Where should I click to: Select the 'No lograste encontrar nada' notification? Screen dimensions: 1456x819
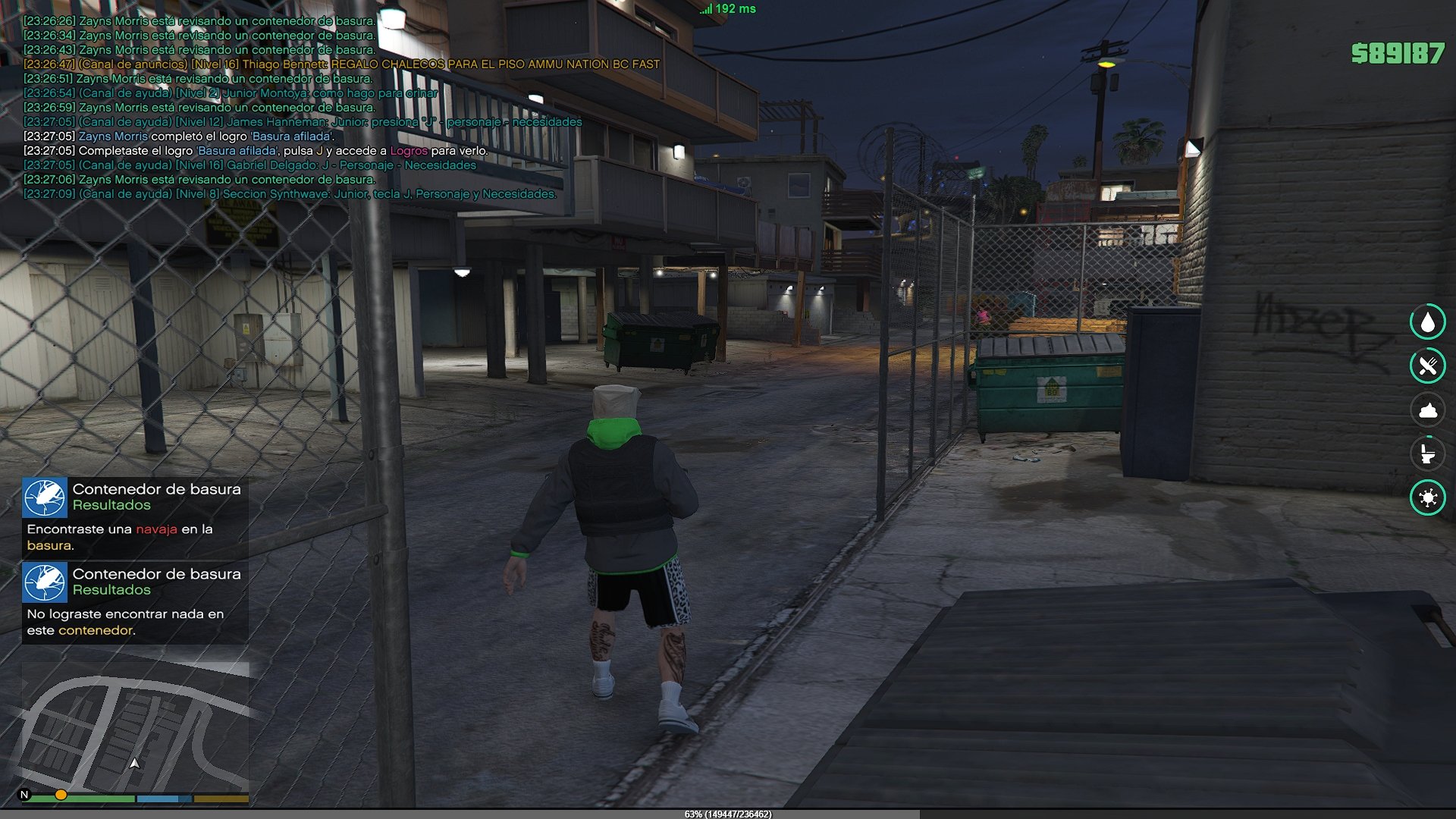(135, 602)
